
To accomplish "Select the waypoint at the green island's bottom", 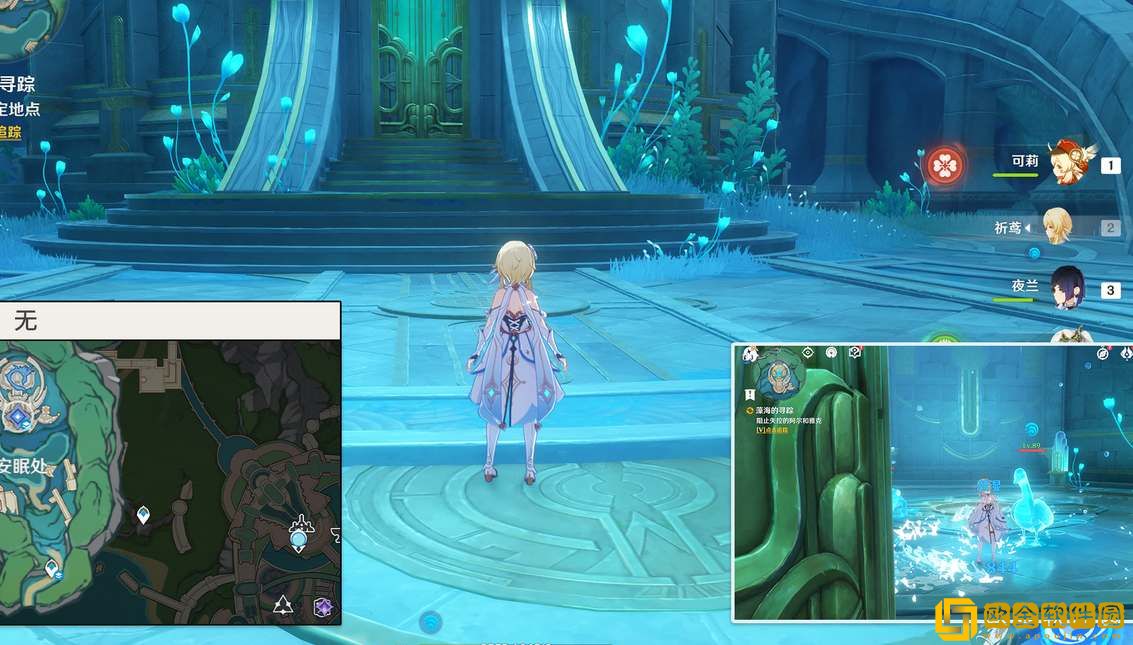I will [52, 568].
